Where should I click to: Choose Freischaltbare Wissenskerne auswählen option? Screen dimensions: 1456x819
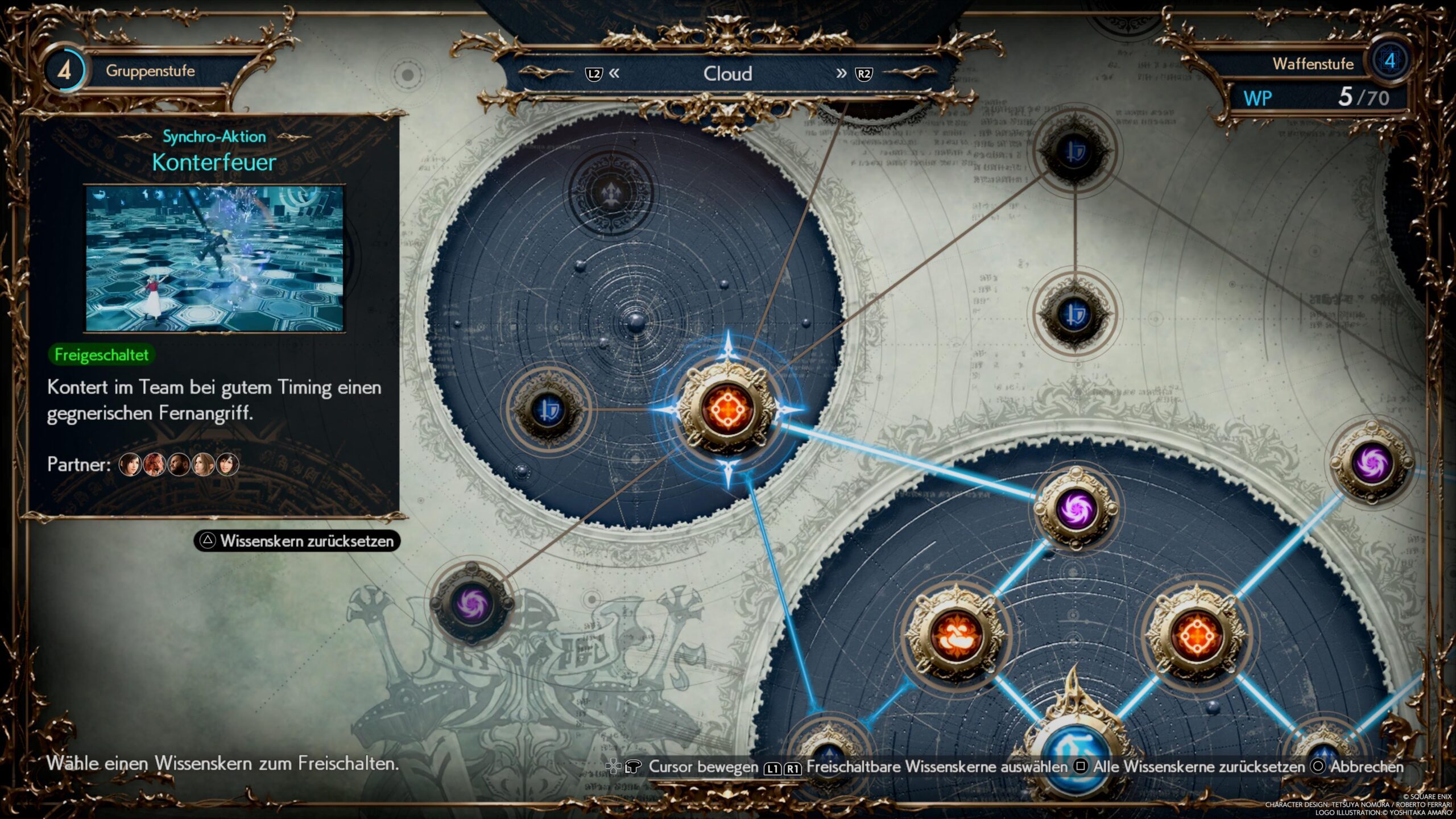coord(927,767)
